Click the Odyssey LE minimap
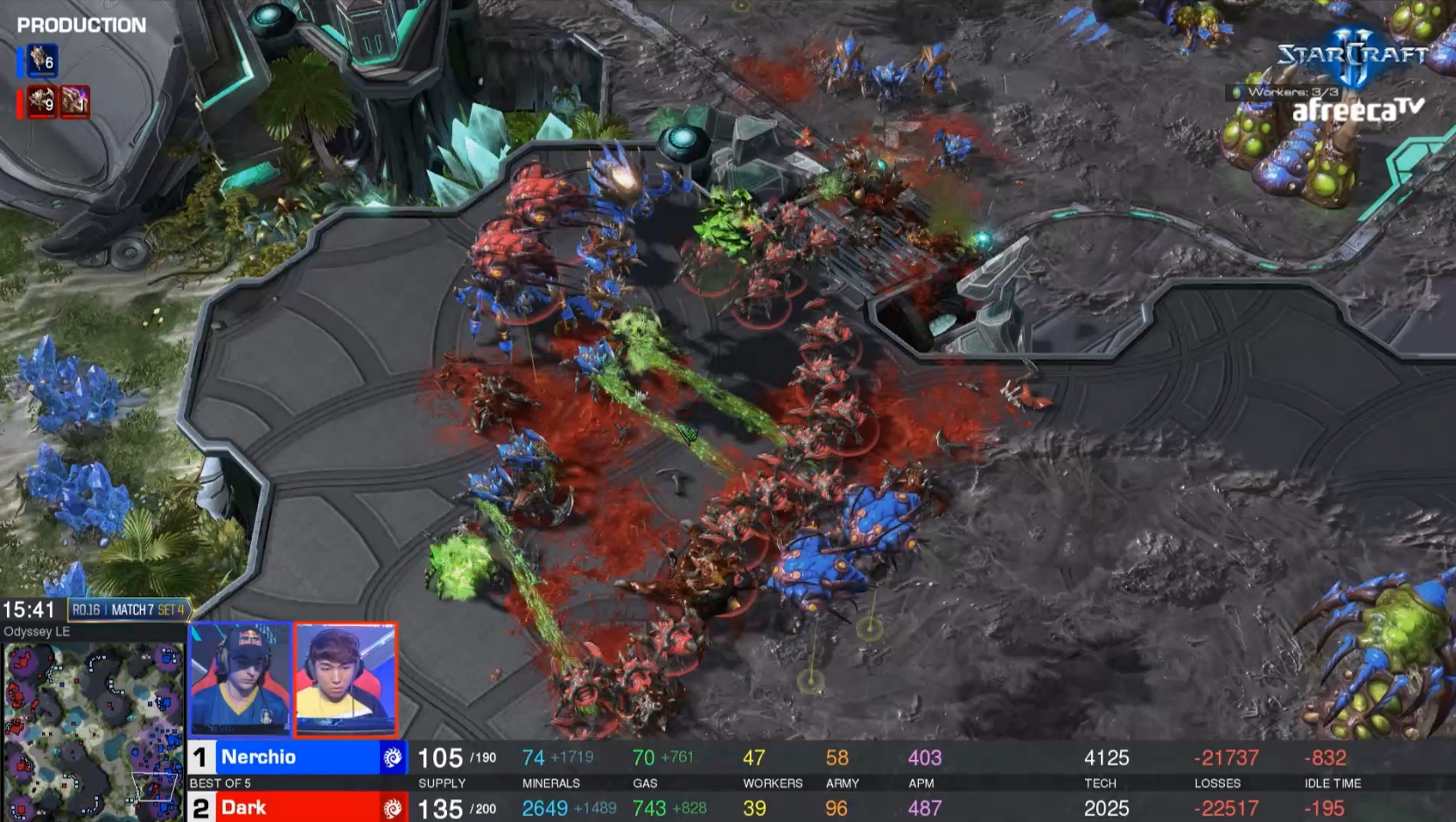Viewport: 1456px width, 822px height. 92,732
